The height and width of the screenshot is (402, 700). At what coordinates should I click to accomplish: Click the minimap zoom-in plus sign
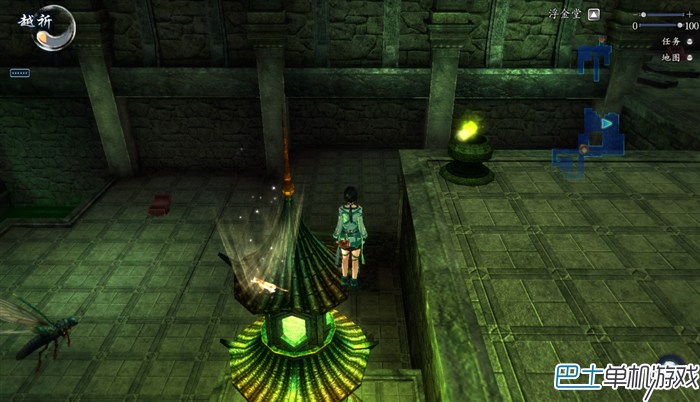[690, 14]
